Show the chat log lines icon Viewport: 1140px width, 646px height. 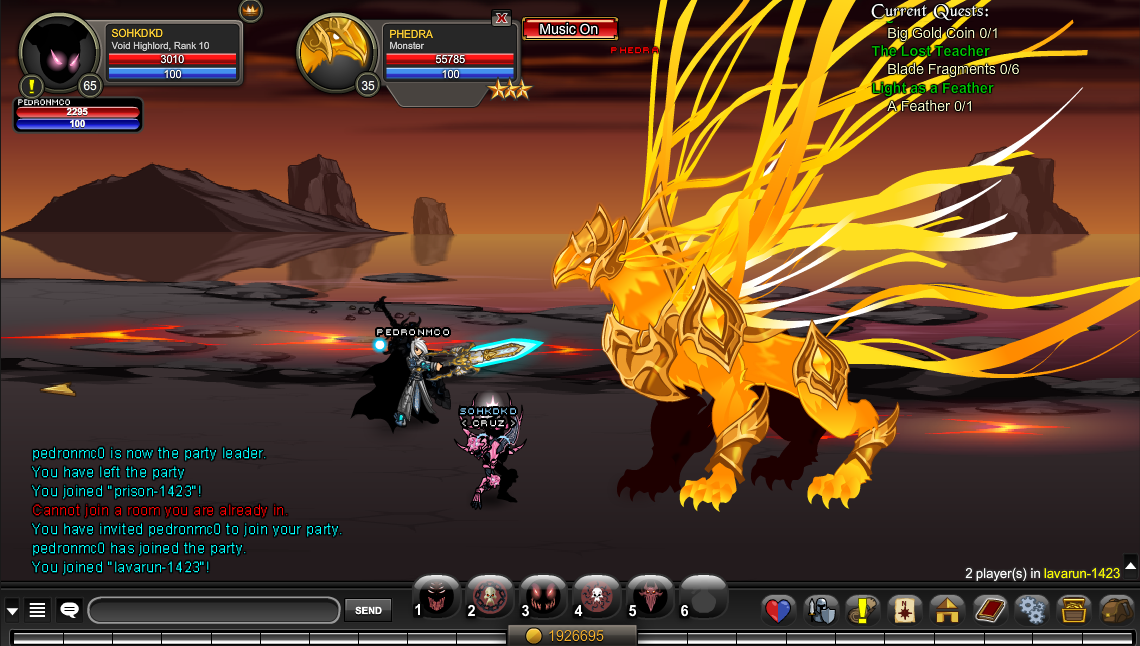coord(38,610)
